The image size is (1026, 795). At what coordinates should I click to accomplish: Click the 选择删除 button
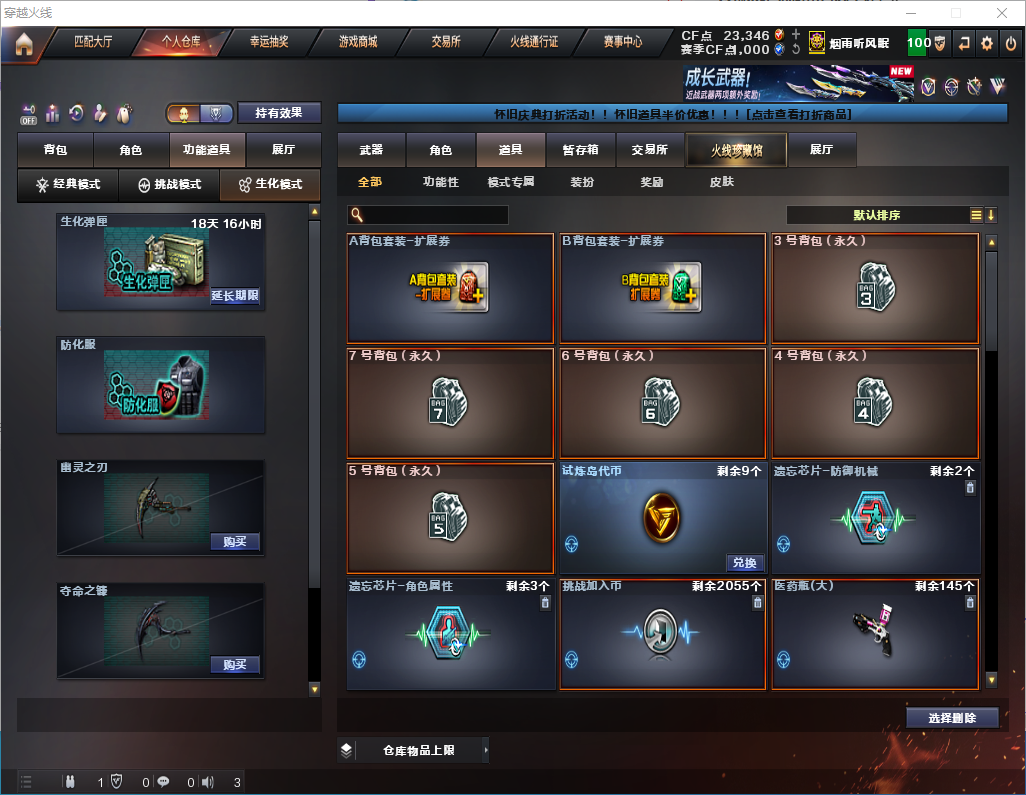952,718
